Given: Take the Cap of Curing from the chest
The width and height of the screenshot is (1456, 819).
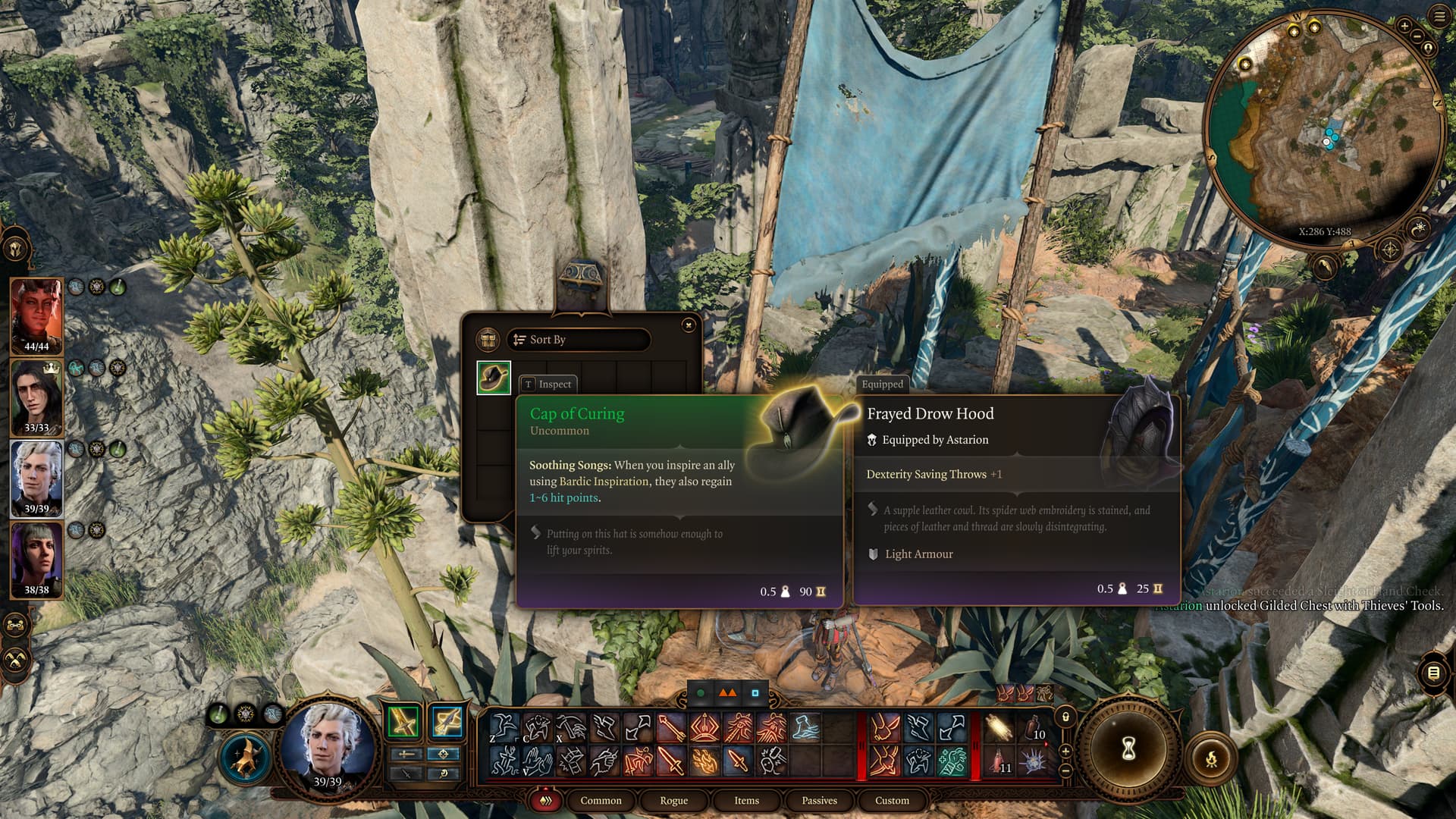Looking at the screenshot, I should click(494, 377).
